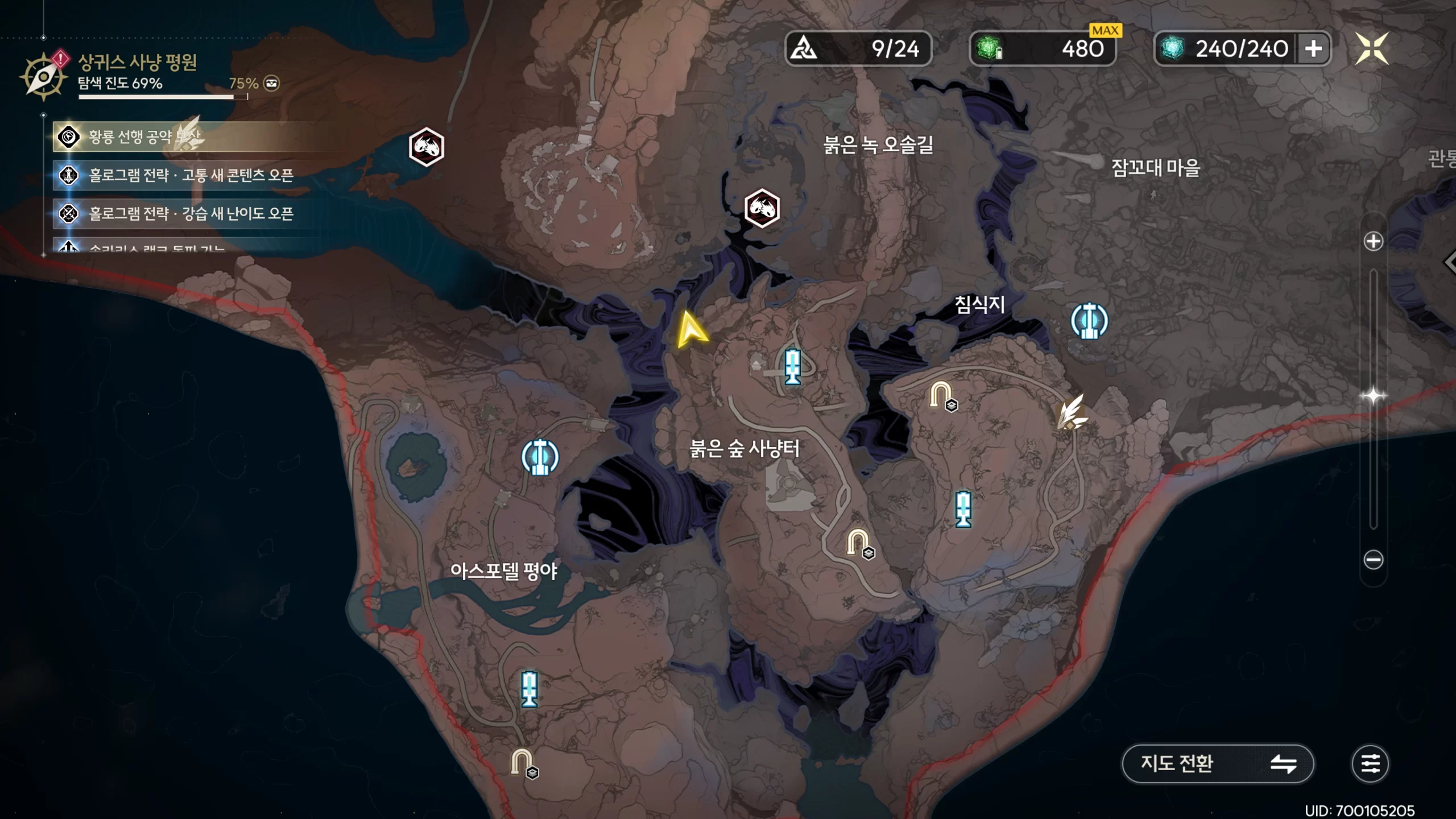Open the 홀로그램 전략 · 강습 entry
Screen dimensions: 1456x819
coord(191,214)
